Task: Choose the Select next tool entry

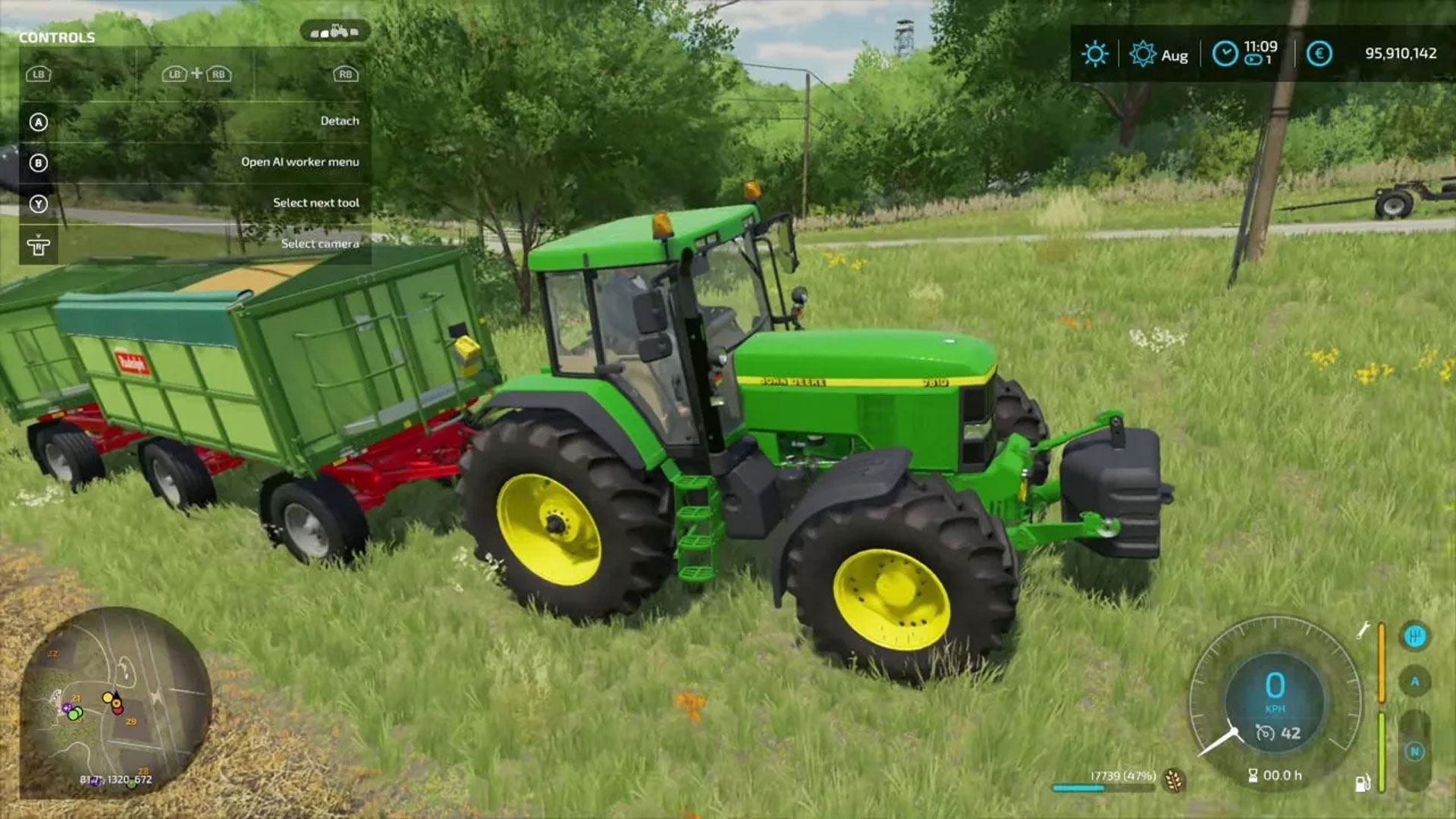Action: (x=315, y=203)
